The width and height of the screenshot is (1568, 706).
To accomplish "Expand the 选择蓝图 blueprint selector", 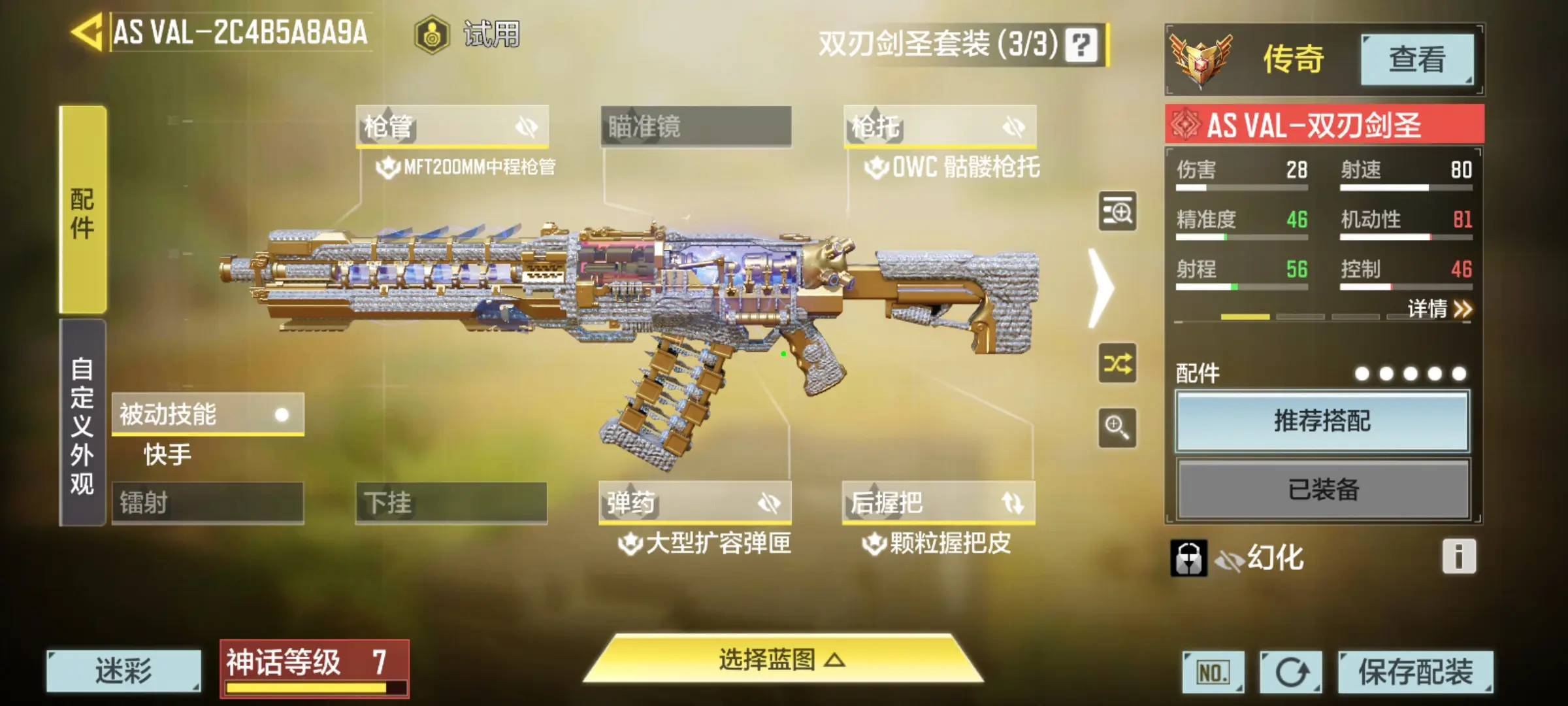I will point(782,660).
